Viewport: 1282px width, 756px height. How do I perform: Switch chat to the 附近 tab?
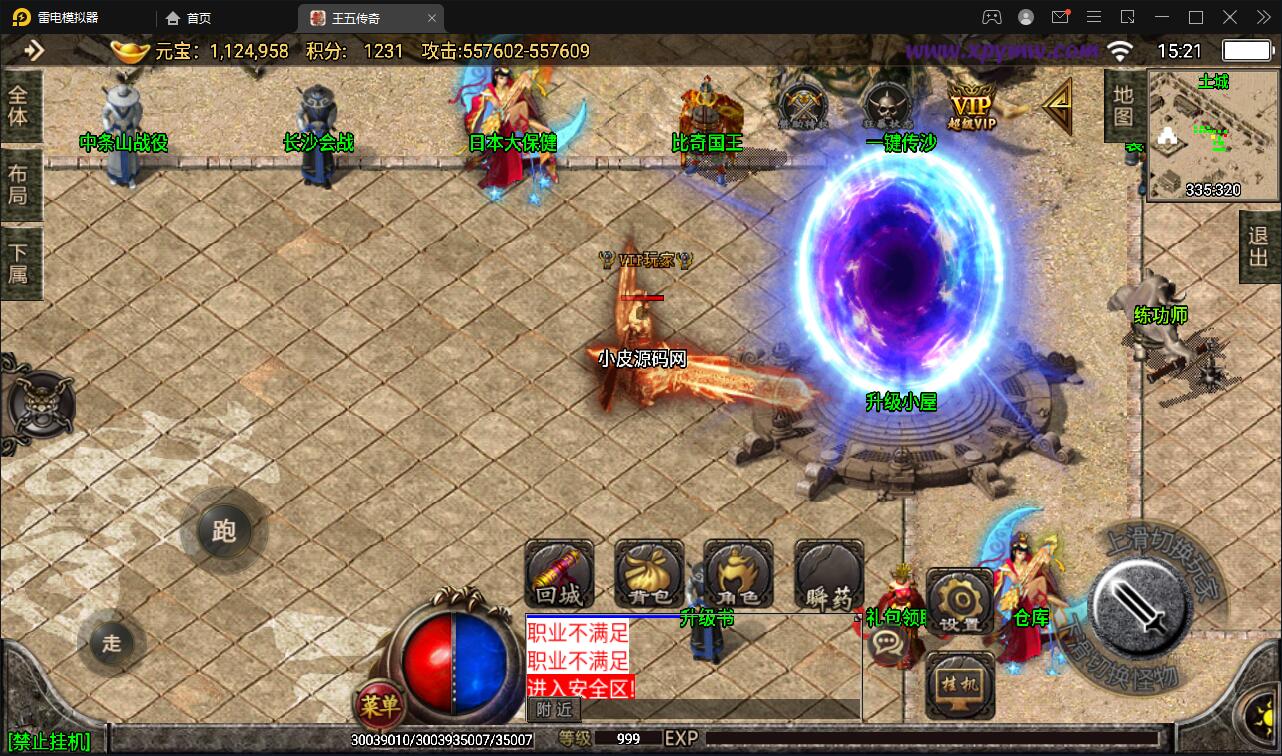554,709
